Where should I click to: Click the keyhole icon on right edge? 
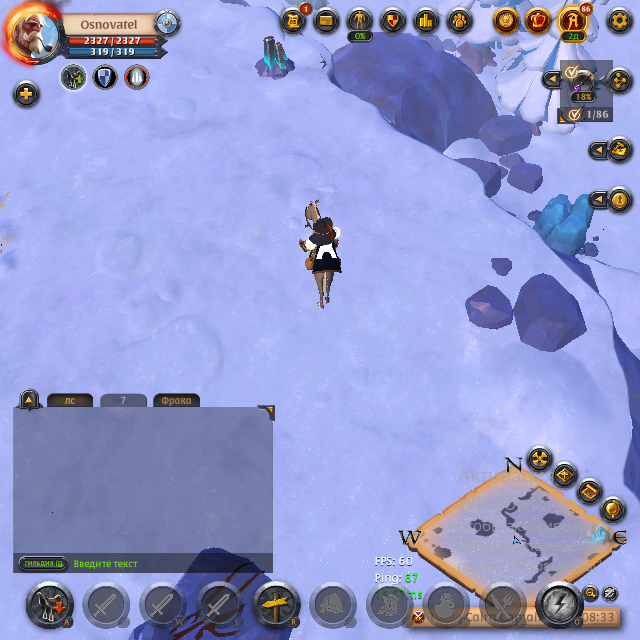click(620, 200)
